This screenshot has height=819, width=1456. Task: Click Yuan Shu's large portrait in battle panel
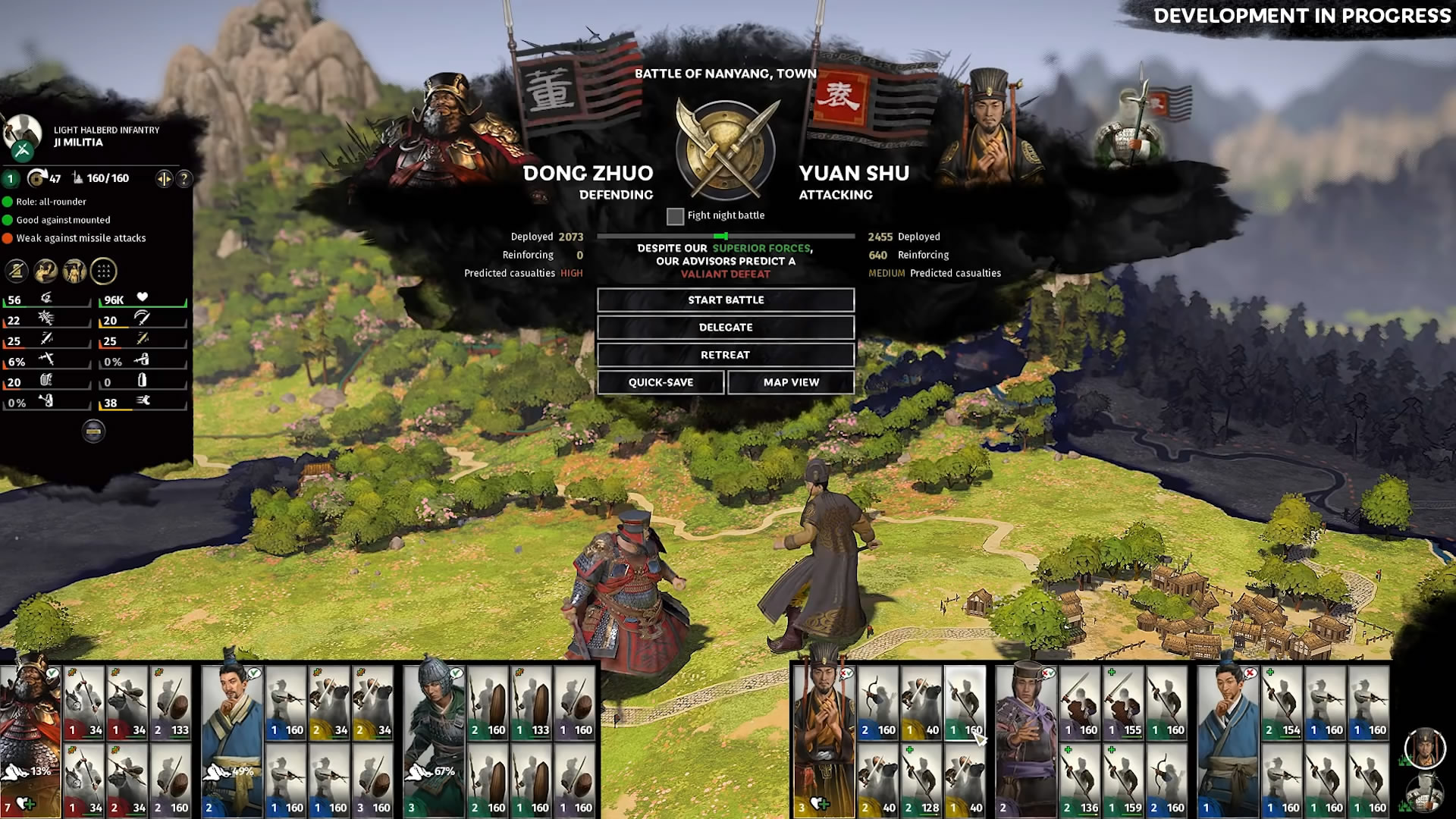click(x=990, y=129)
